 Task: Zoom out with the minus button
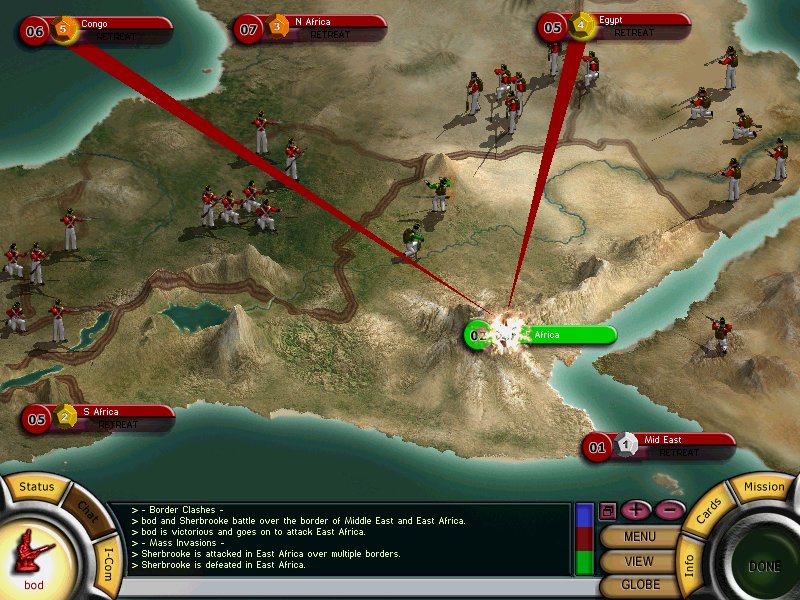pyautogui.click(x=670, y=510)
